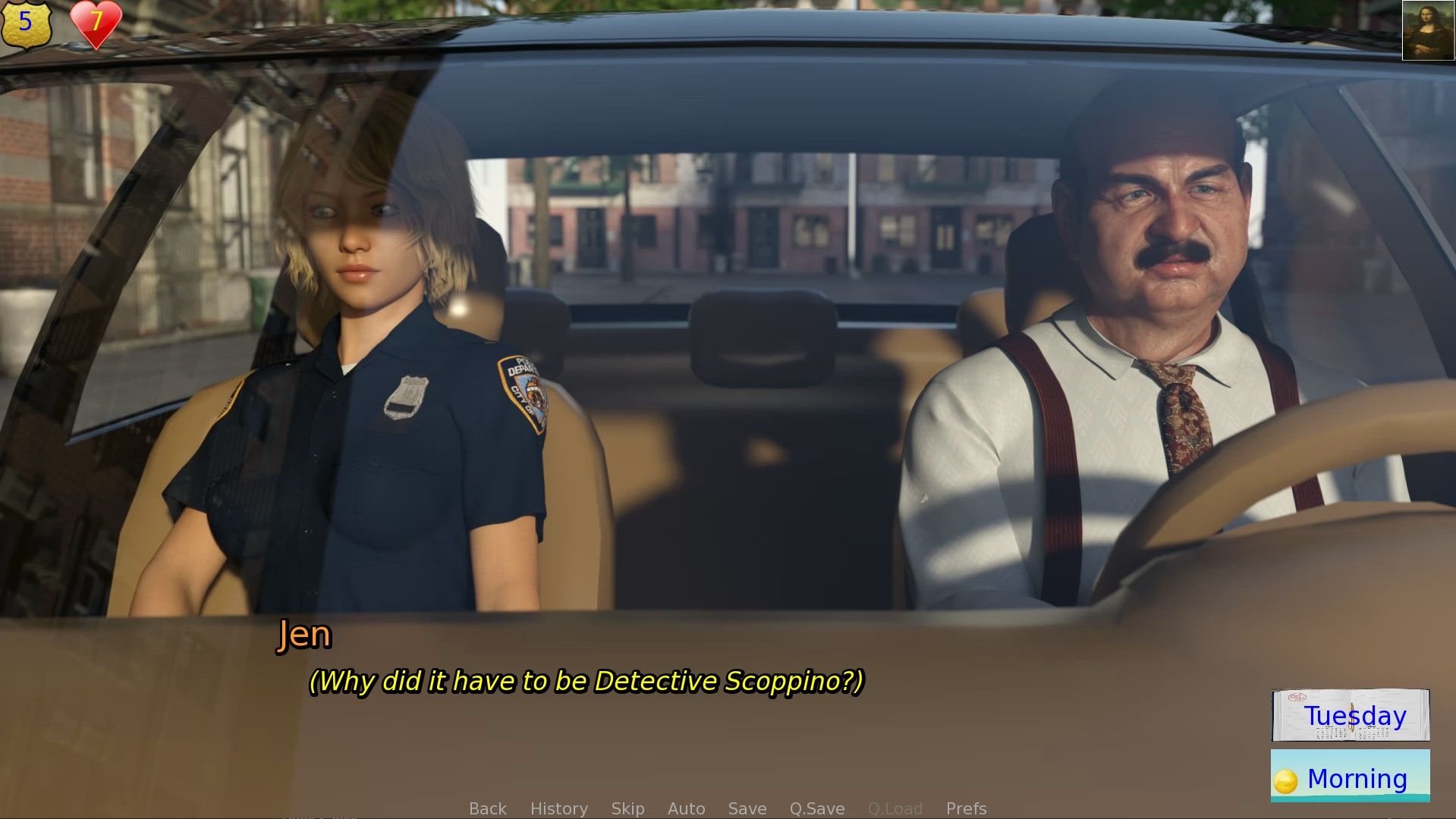Toggle Q.Save quick saving
1456x819 pixels.
(x=816, y=808)
